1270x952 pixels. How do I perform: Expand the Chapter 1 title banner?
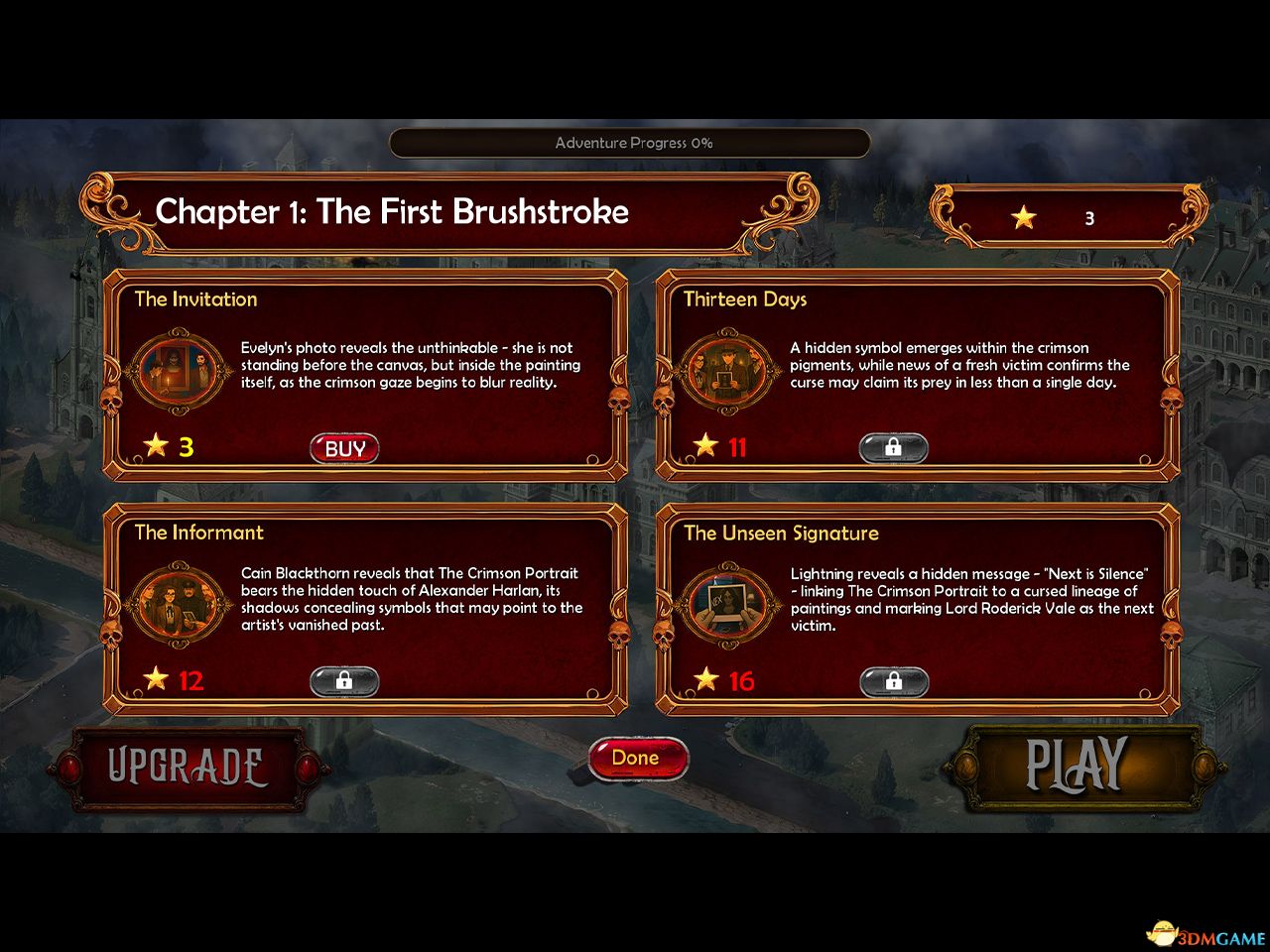tap(446, 212)
